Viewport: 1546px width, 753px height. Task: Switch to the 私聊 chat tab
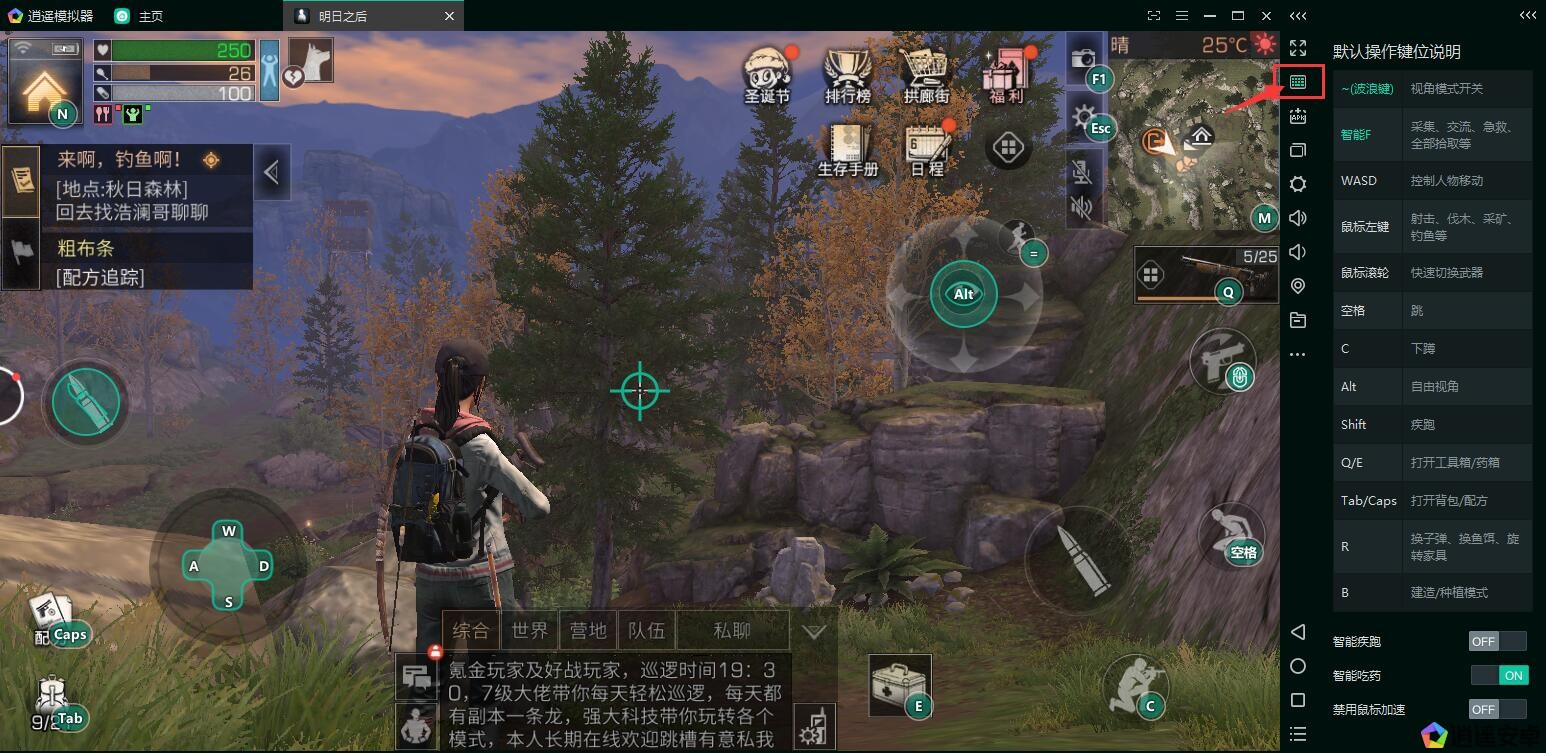point(732,630)
